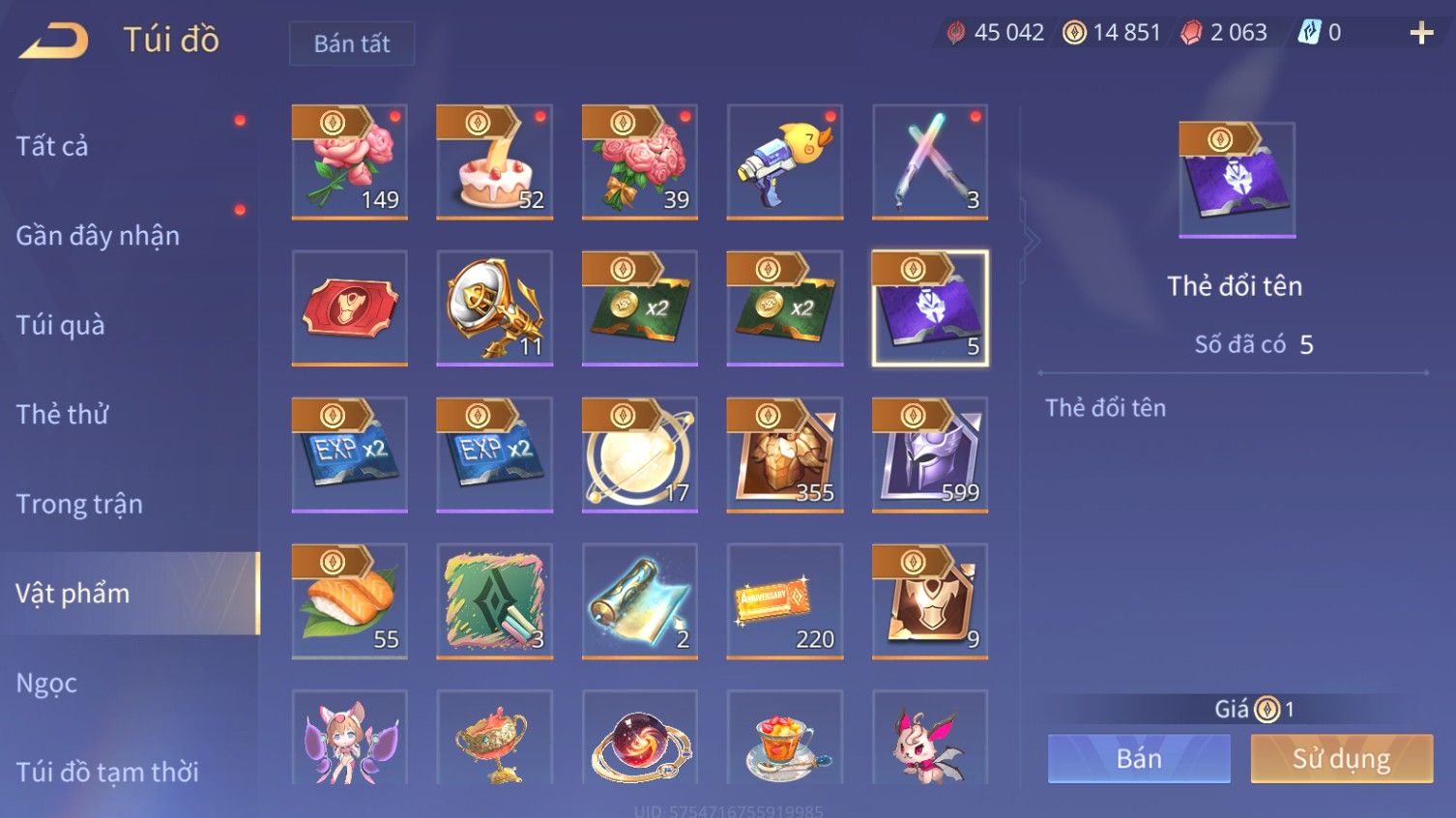This screenshot has height=818, width=1456.
Task: Select the golden megaphone slot
Action: click(495, 308)
